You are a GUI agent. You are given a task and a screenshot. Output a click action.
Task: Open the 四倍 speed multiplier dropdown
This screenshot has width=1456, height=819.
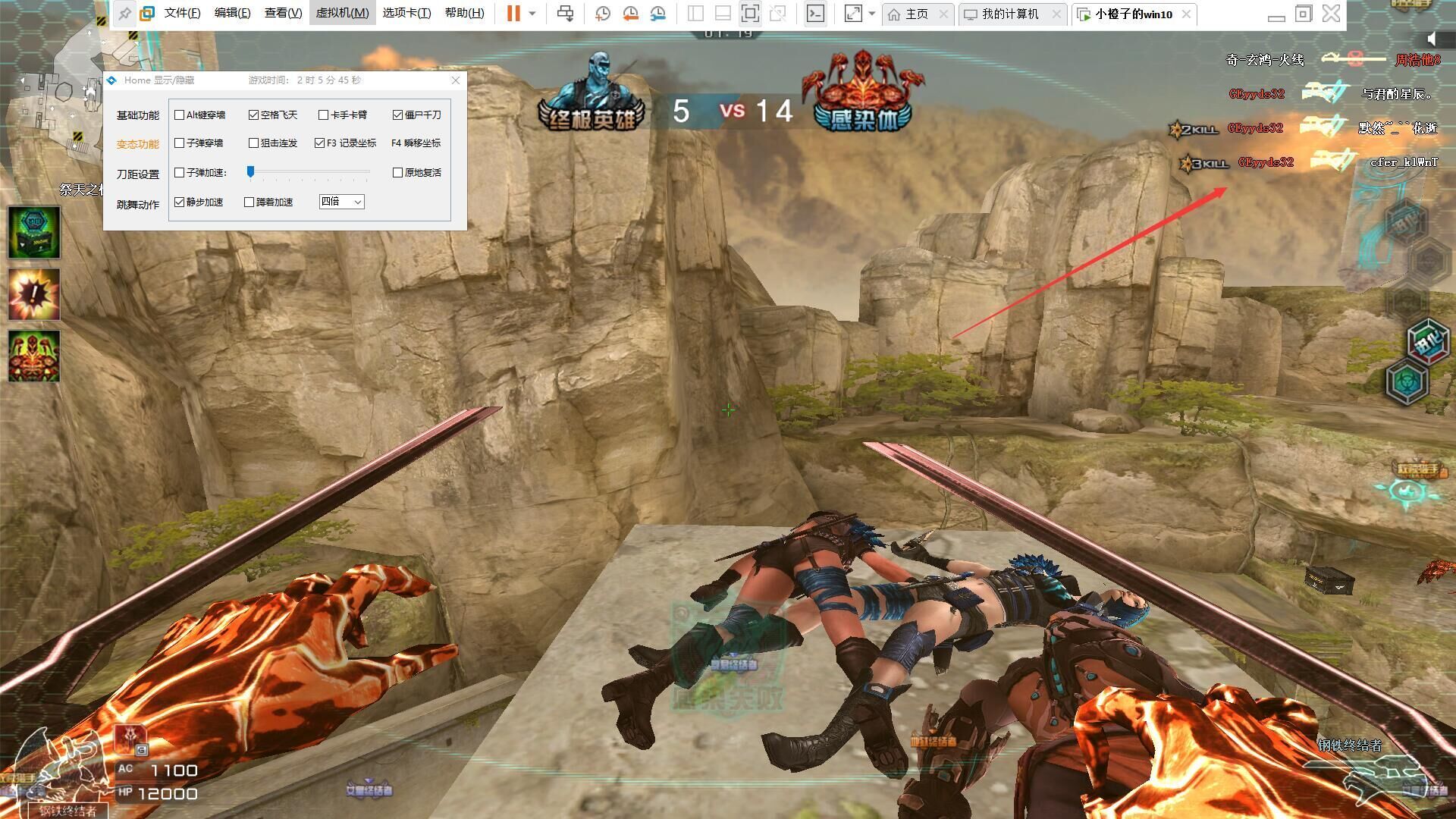[342, 202]
